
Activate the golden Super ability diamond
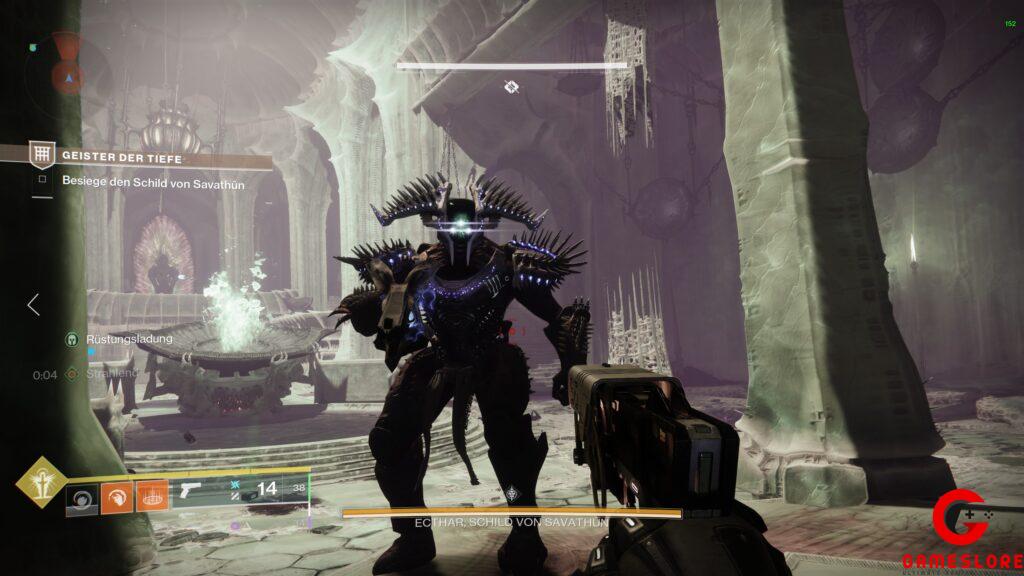40,482
